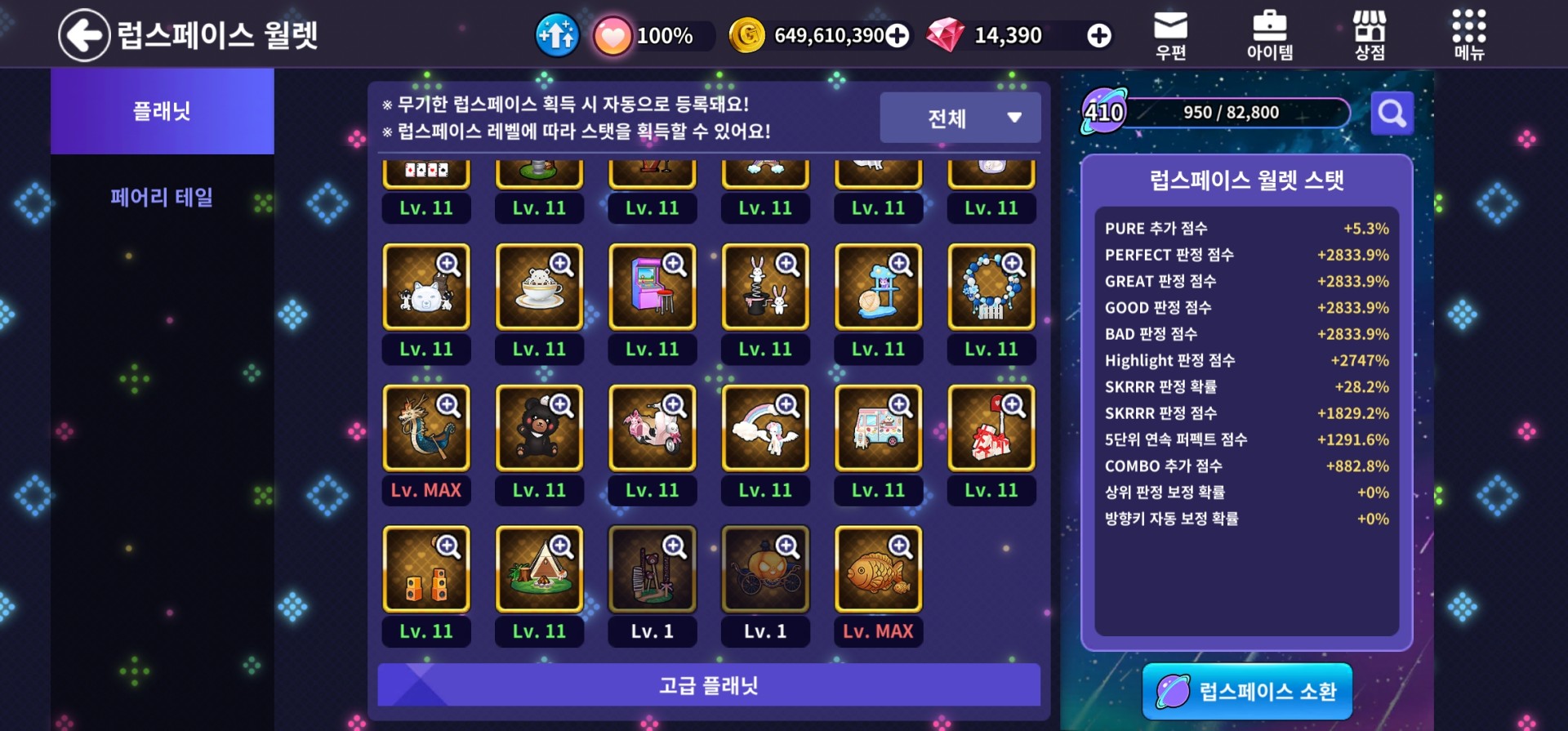Image resolution: width=1568 pixels, height=731 pixels.
Task: Switch to the 페어리 테일 tab
Action: click(x=162, y=197)
